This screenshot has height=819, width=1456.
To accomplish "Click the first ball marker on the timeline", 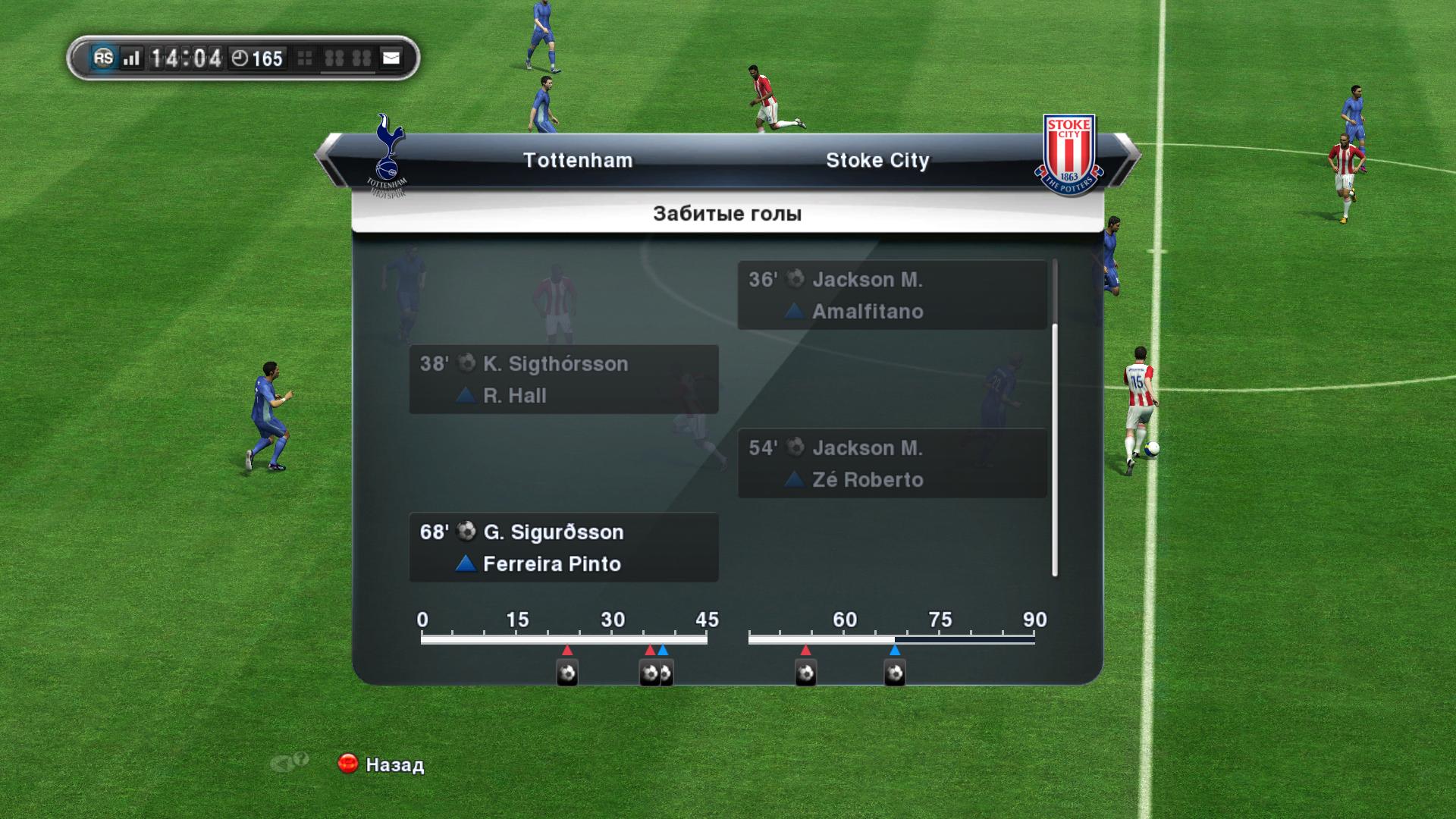I will [x=567, y=673].
